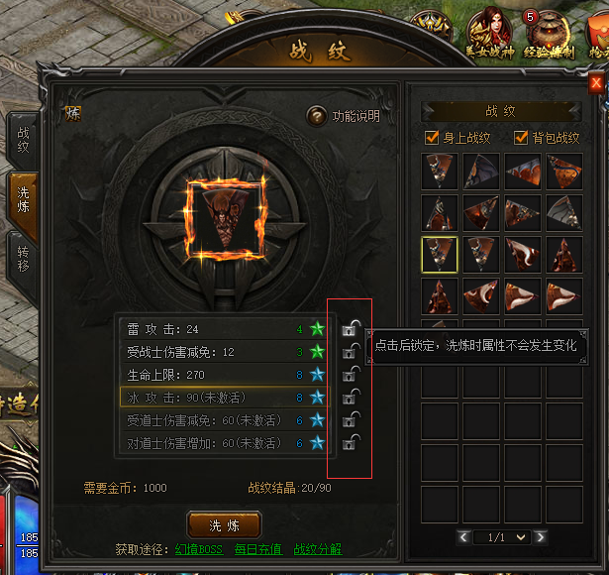The width and height of the screenshot is (609, 575).
Task: Go to 战纹分解 link
Action: [317, 549]
